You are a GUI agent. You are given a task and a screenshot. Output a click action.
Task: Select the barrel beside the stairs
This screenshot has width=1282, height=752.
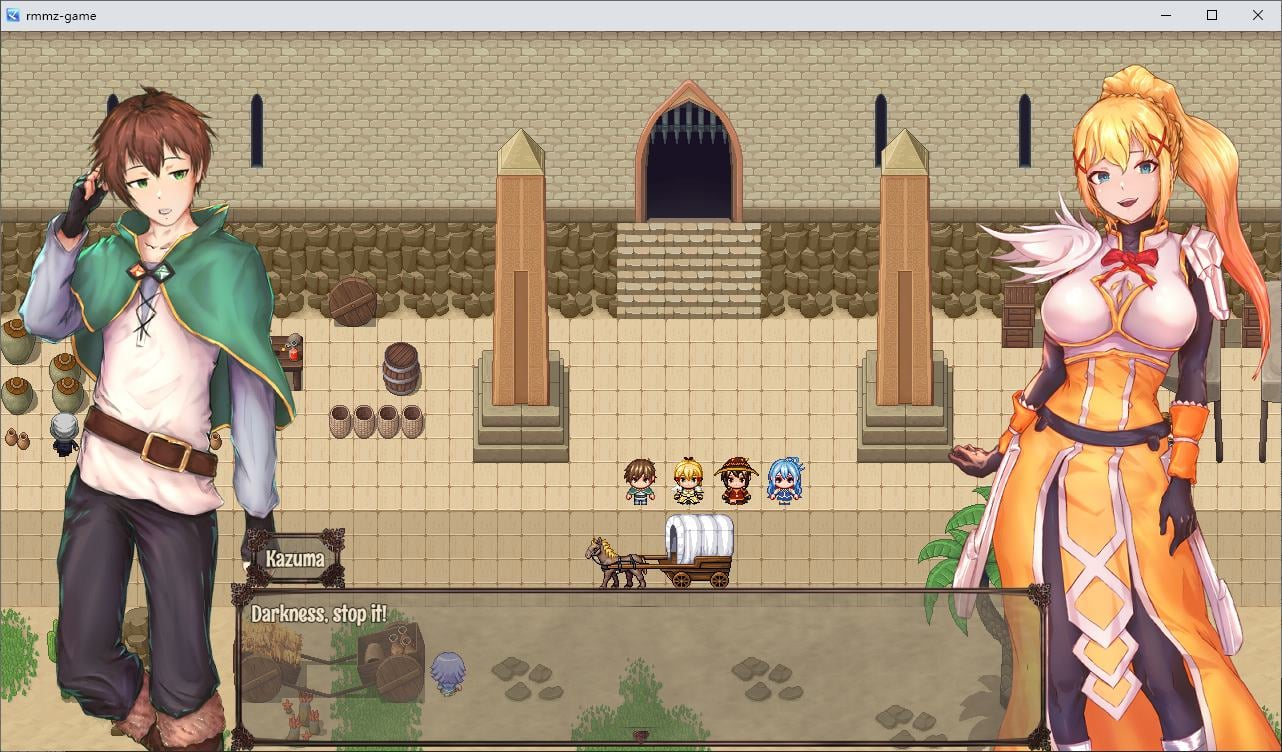[399, 370]
